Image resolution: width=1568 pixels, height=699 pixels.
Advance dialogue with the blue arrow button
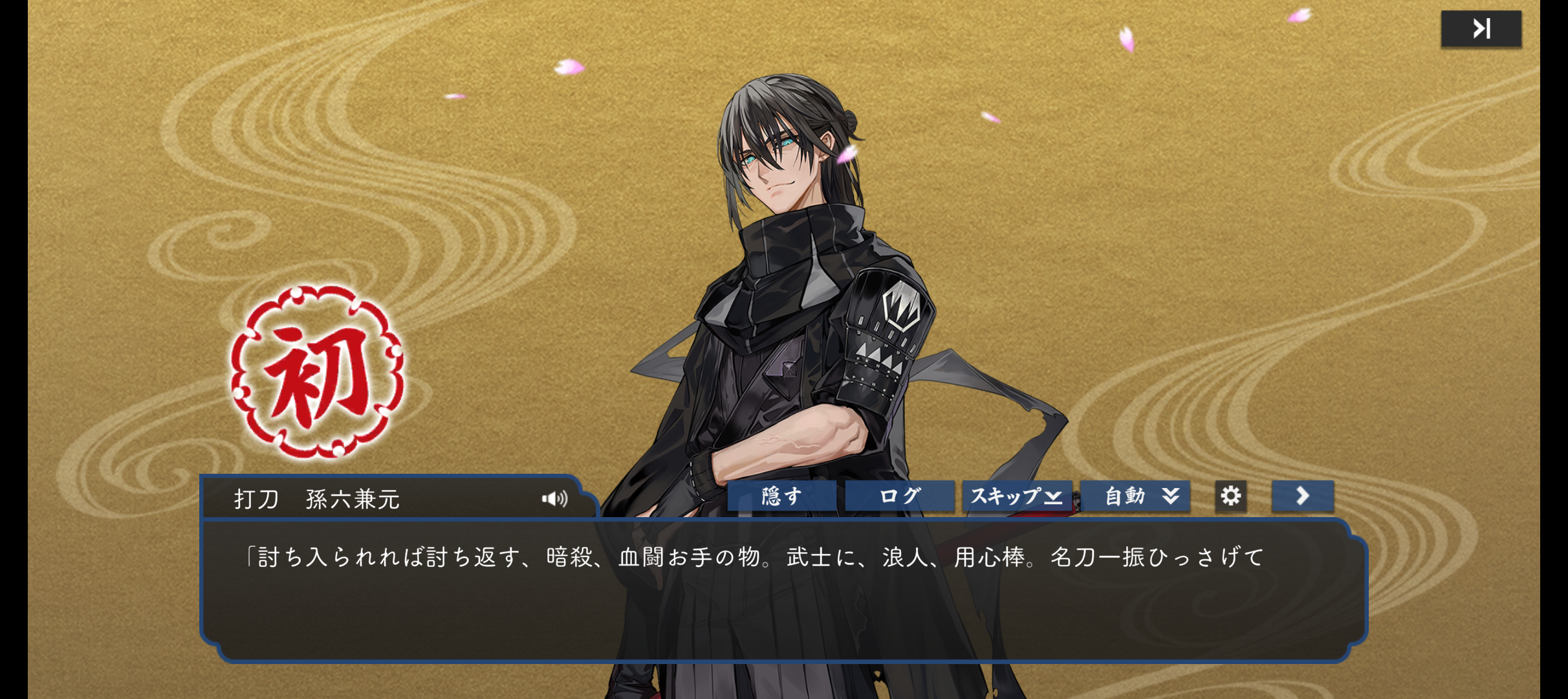click(x=1302, y=496)
